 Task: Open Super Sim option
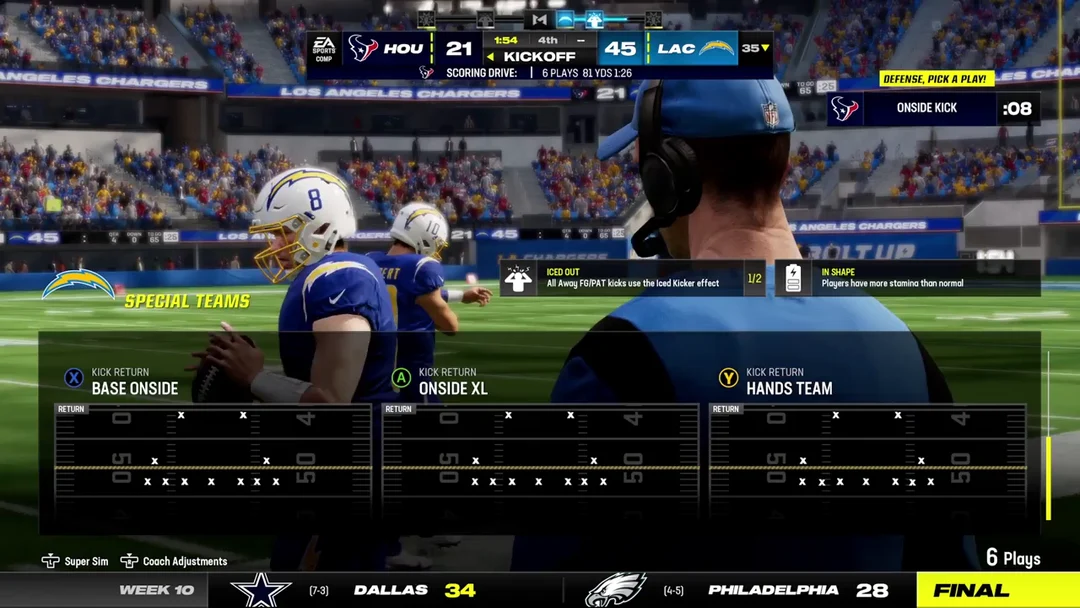click(76, 561)
